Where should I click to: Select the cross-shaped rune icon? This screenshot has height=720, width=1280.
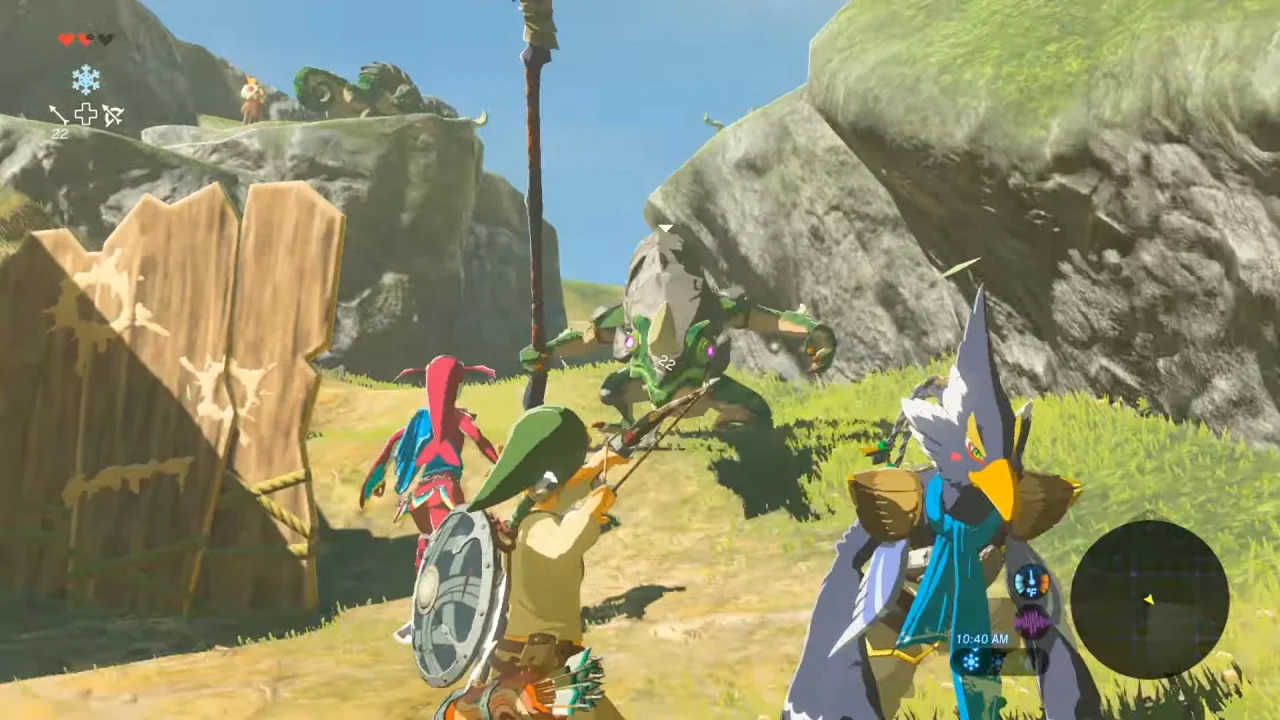pos(85,114)
